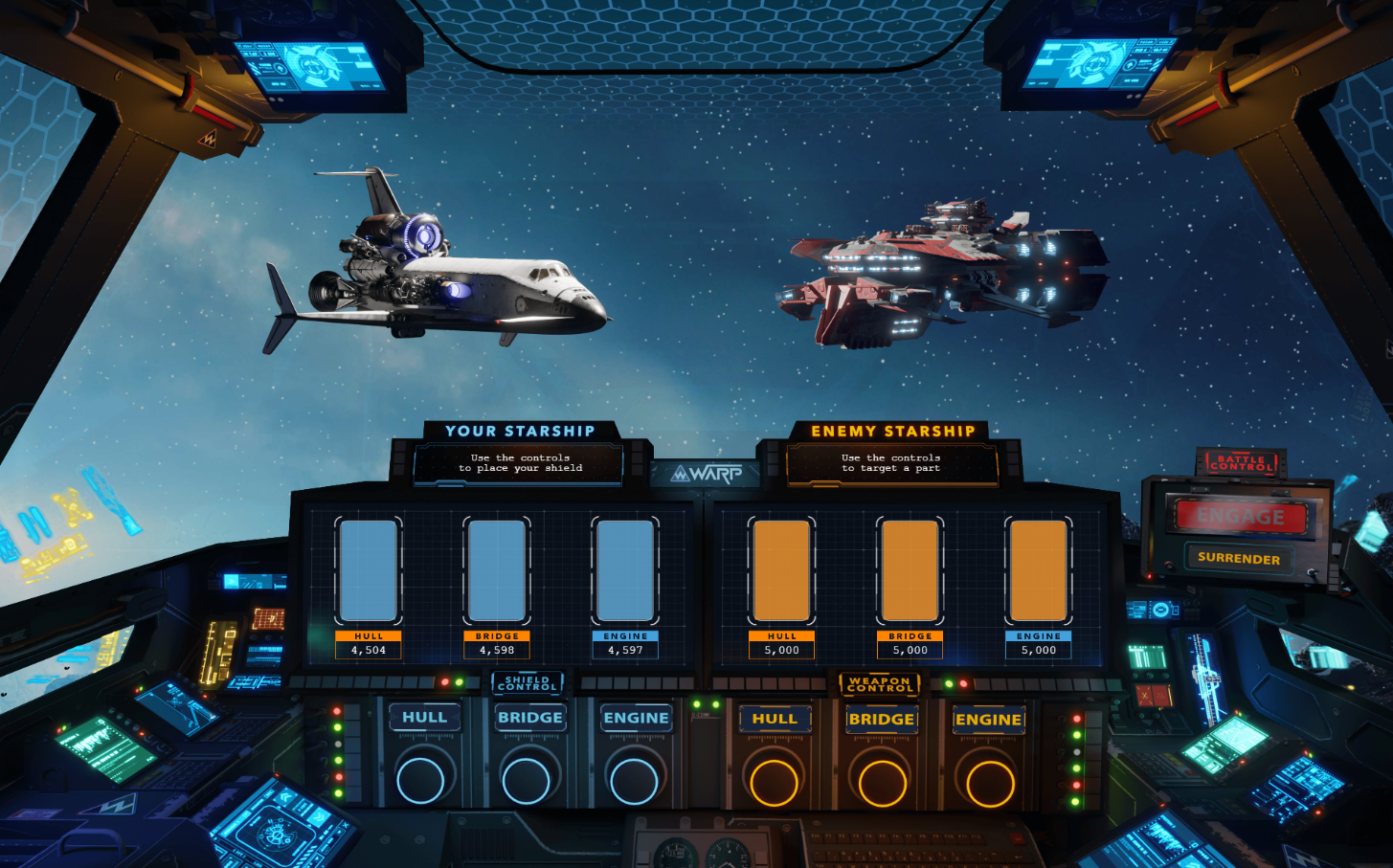Choose ENGINE under Shield Control
This screenshot has width=1393, height=868.
[636, 718]
